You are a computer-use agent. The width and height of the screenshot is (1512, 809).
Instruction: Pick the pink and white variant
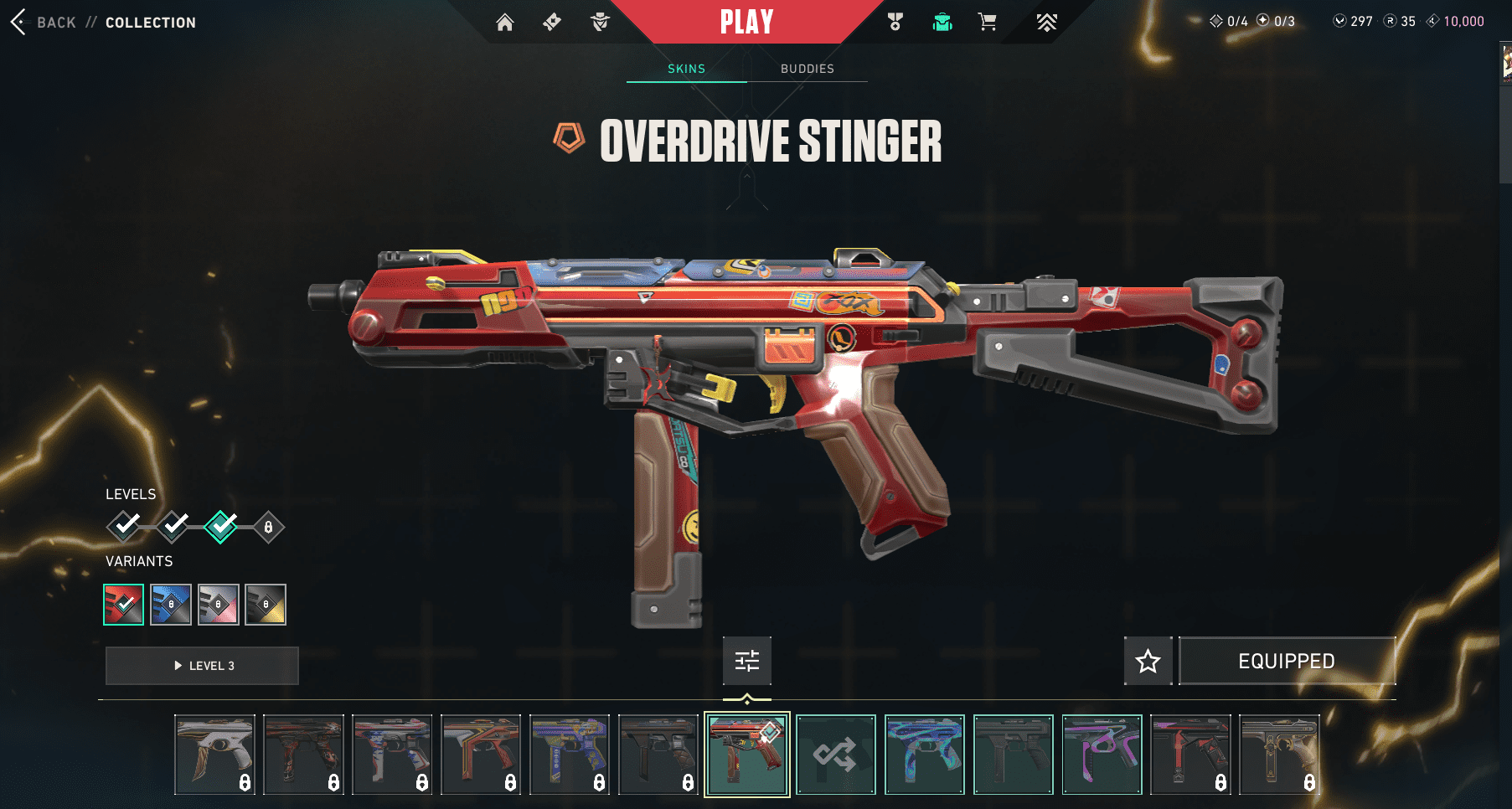tap(219, 605)
